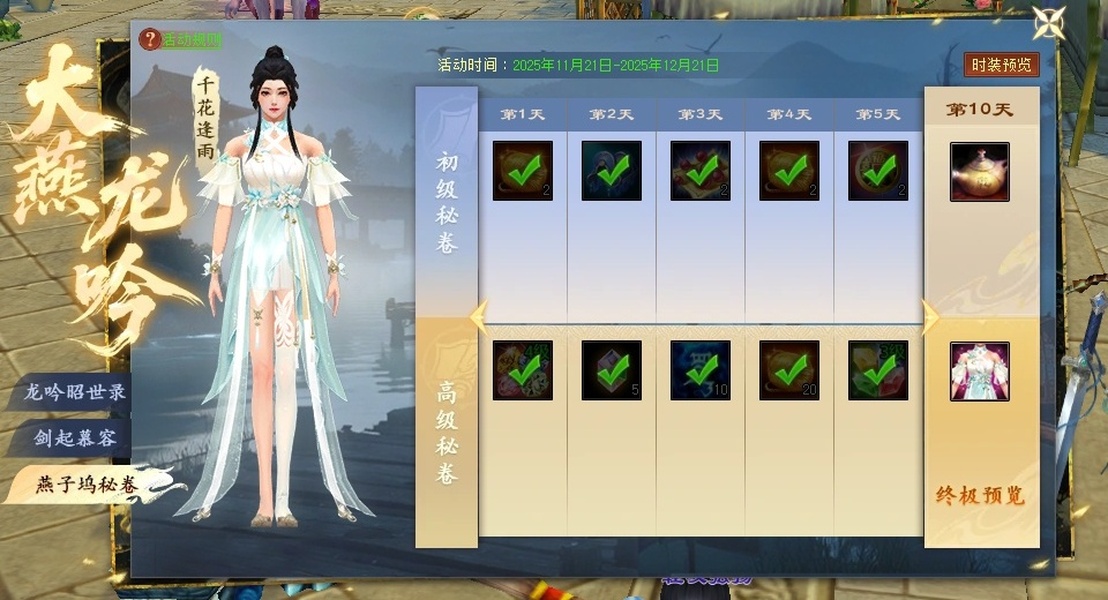Click the 第1天 高级秘卷 reward
1108x600 pixels.
(x=522, y=371)
